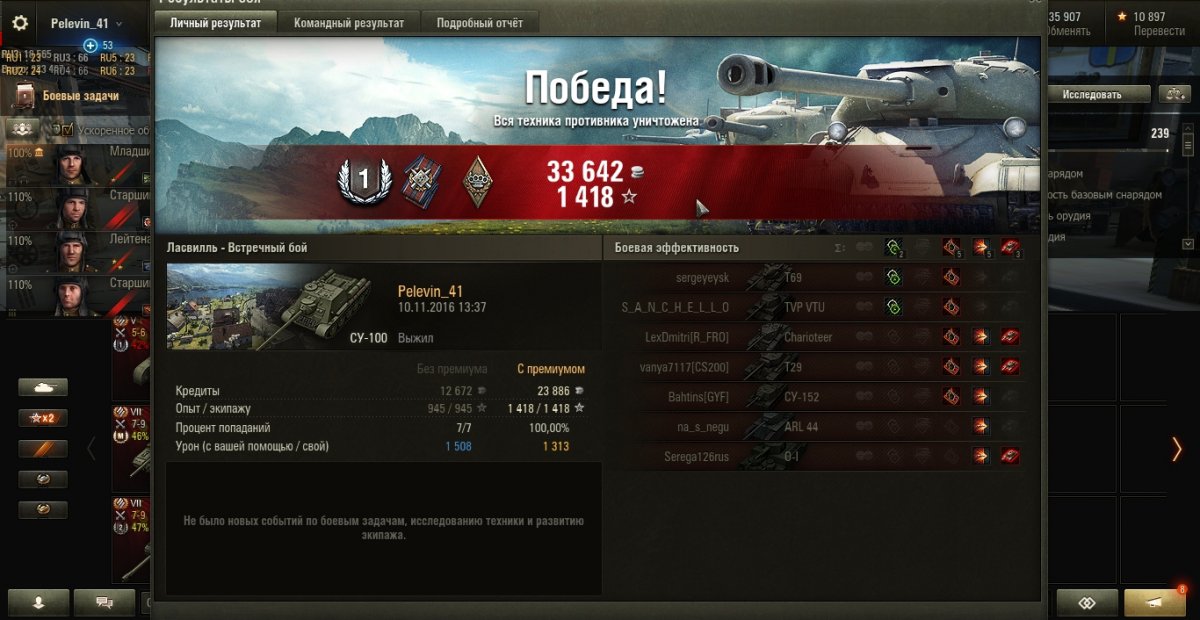Viewport: 1200px width, 620px height.
Task: Open the chat channels button
Action: (x=102, y=603)
